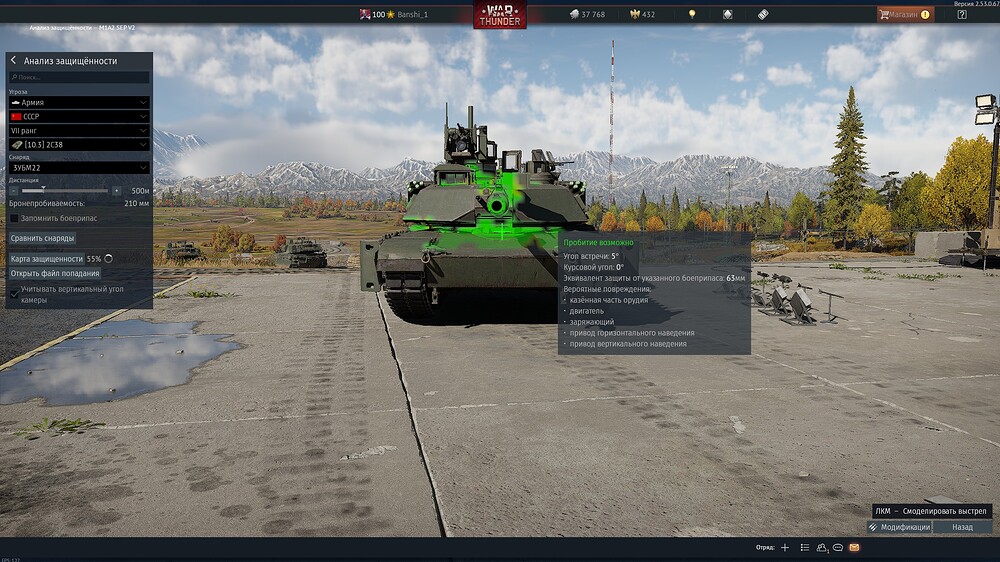This screenshot has width=1000, height=562.
Task: Open the Армия threat type dropdown
Action: click(79, 102)
